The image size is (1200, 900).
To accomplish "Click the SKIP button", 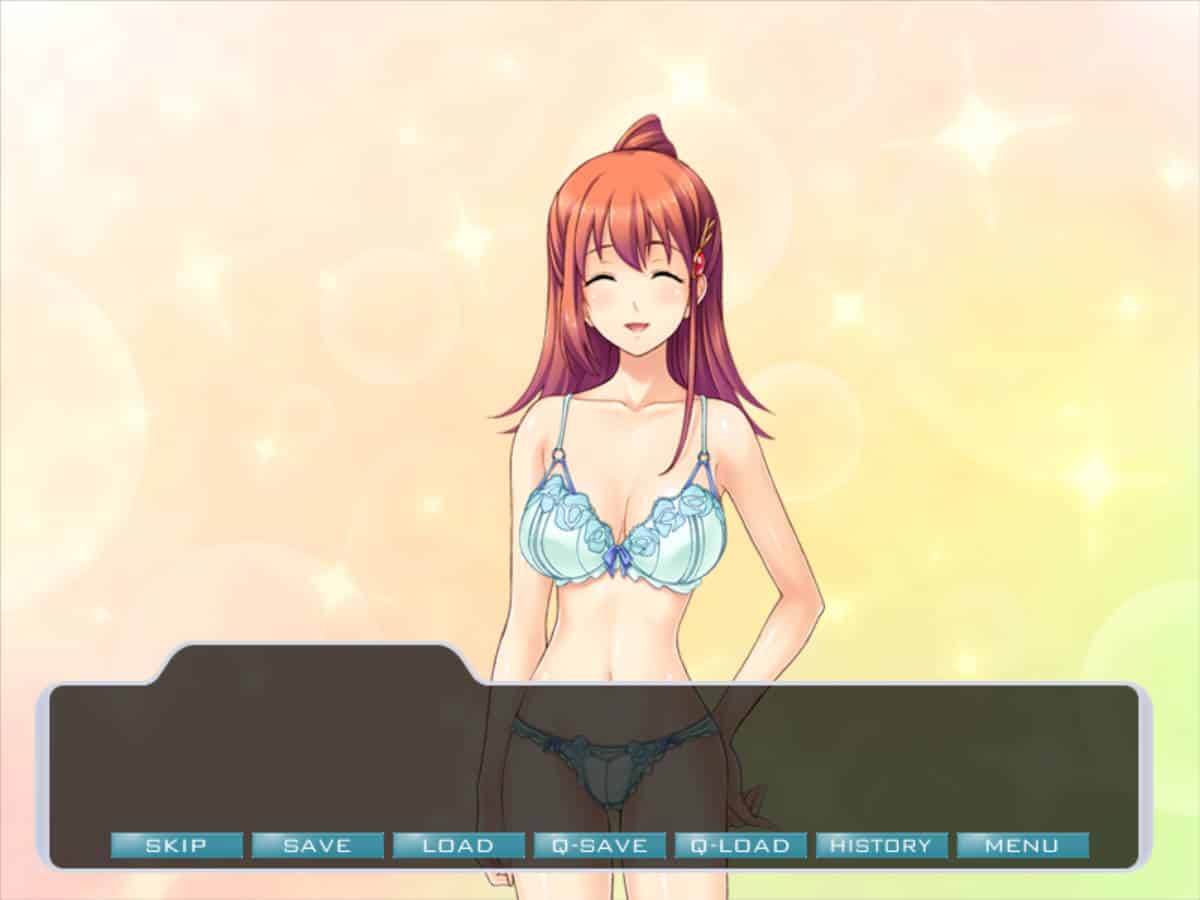I will point(176,845).
